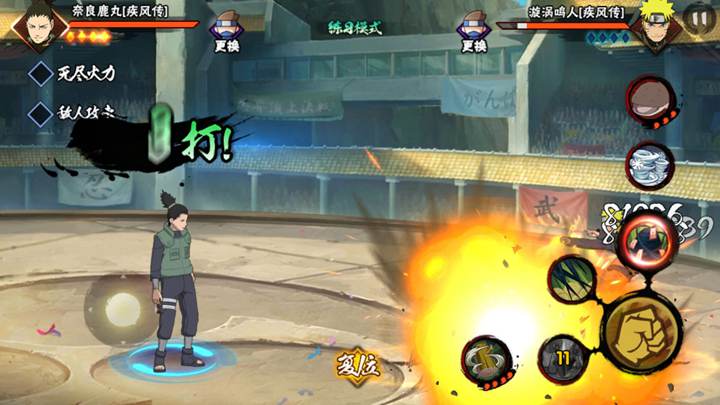Swap the Naruto opponent using his swap button
Image resolution: width=720 pixels, height=405 pixels.
473,33
